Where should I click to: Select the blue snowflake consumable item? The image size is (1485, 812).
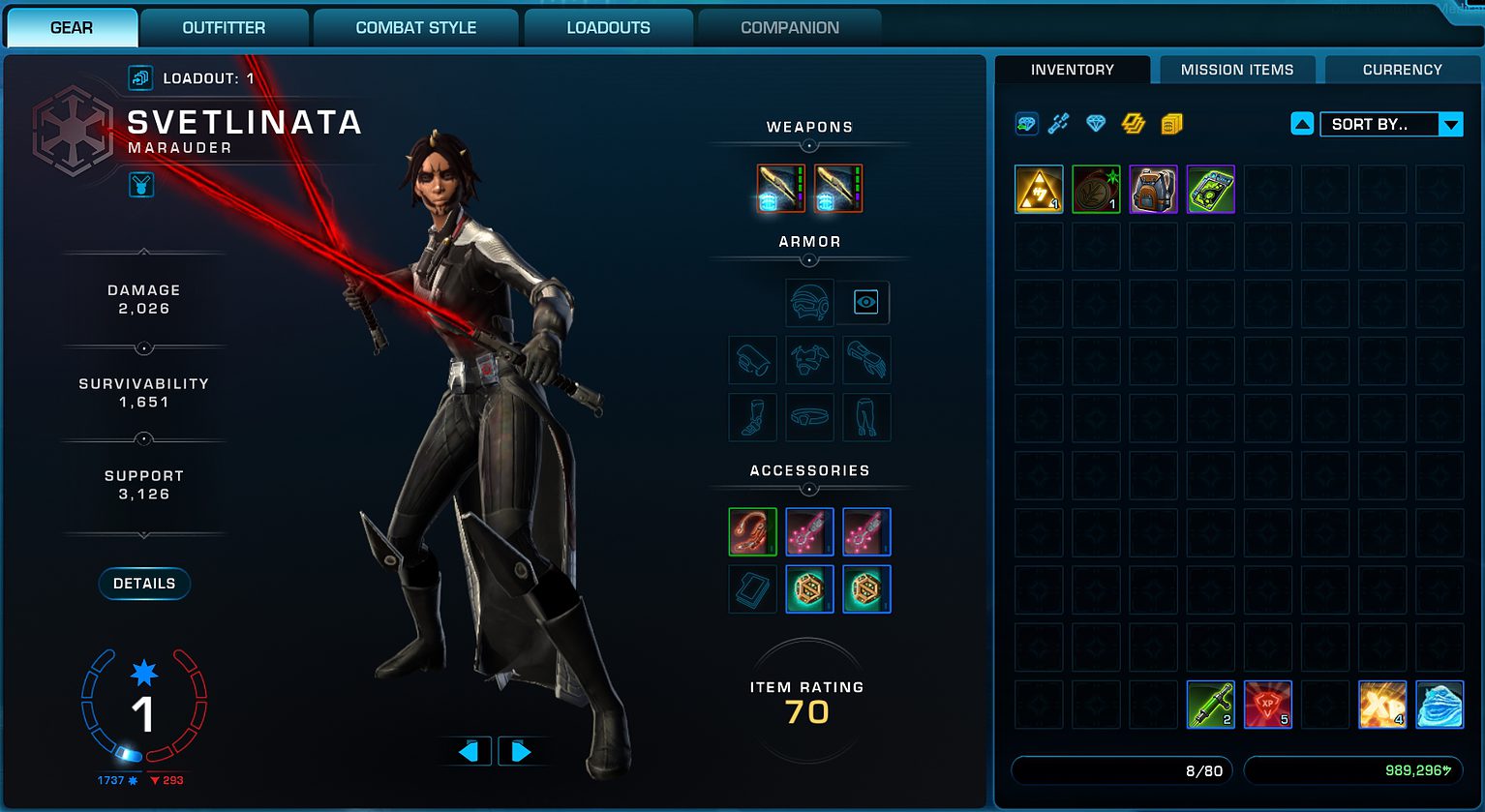[1439, 705]
